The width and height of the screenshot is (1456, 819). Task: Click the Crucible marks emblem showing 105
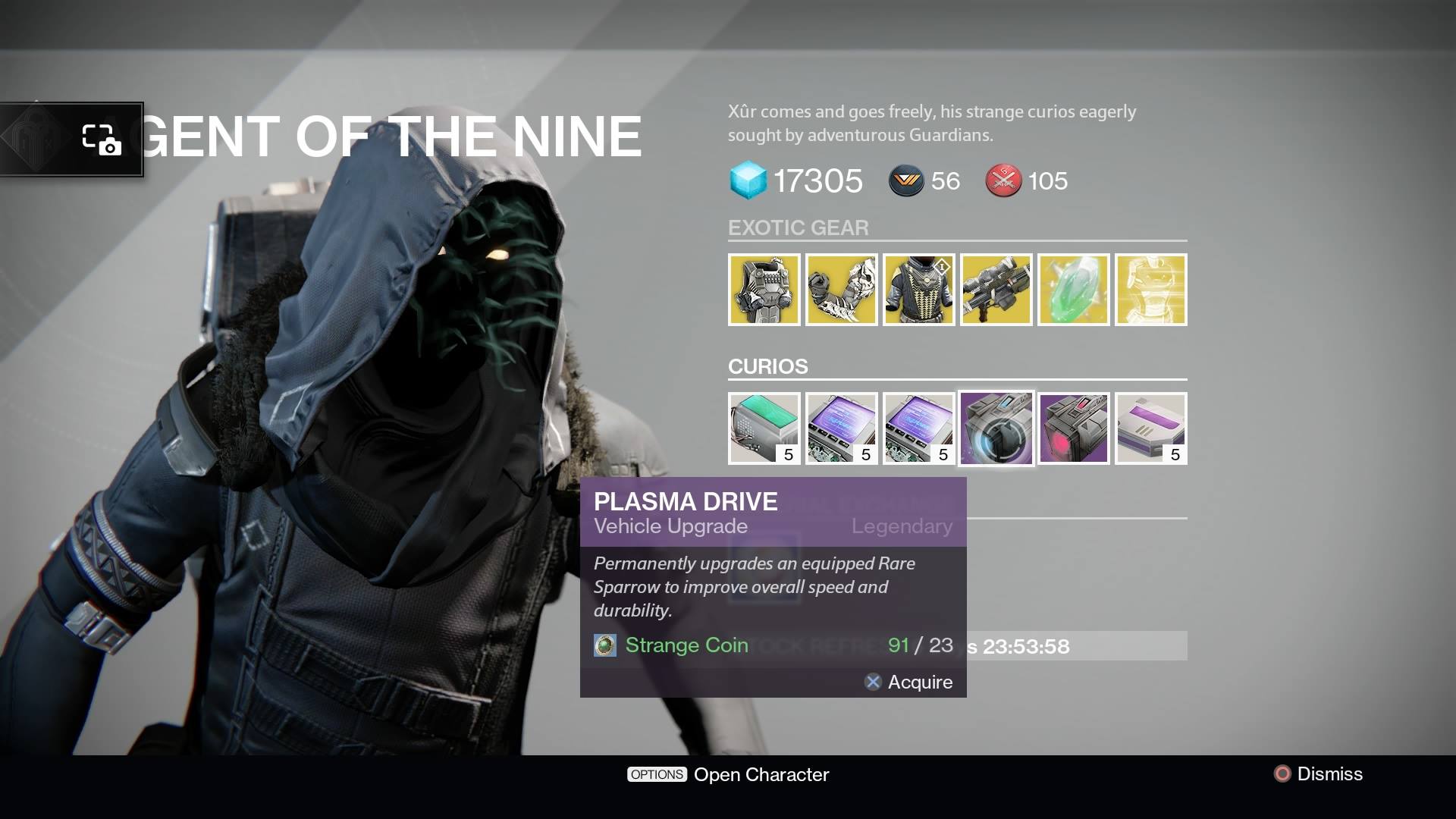(x=1003, y=181)
